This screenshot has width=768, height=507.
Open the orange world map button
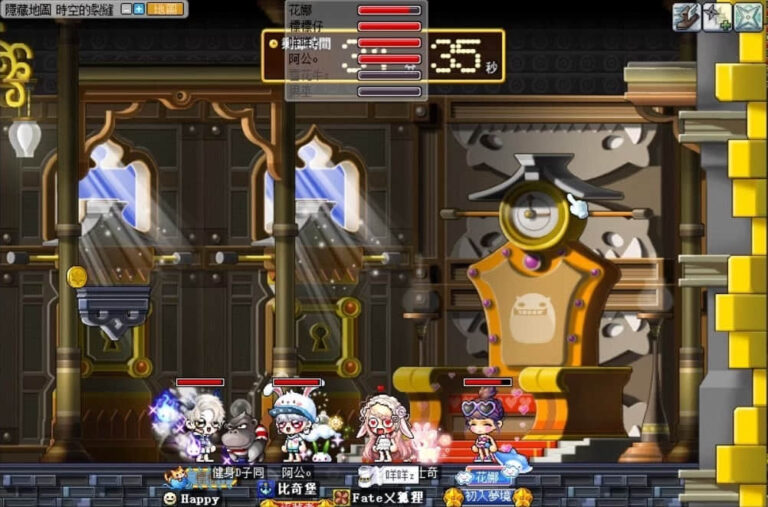pyautogui.click(x=166, y=9)
